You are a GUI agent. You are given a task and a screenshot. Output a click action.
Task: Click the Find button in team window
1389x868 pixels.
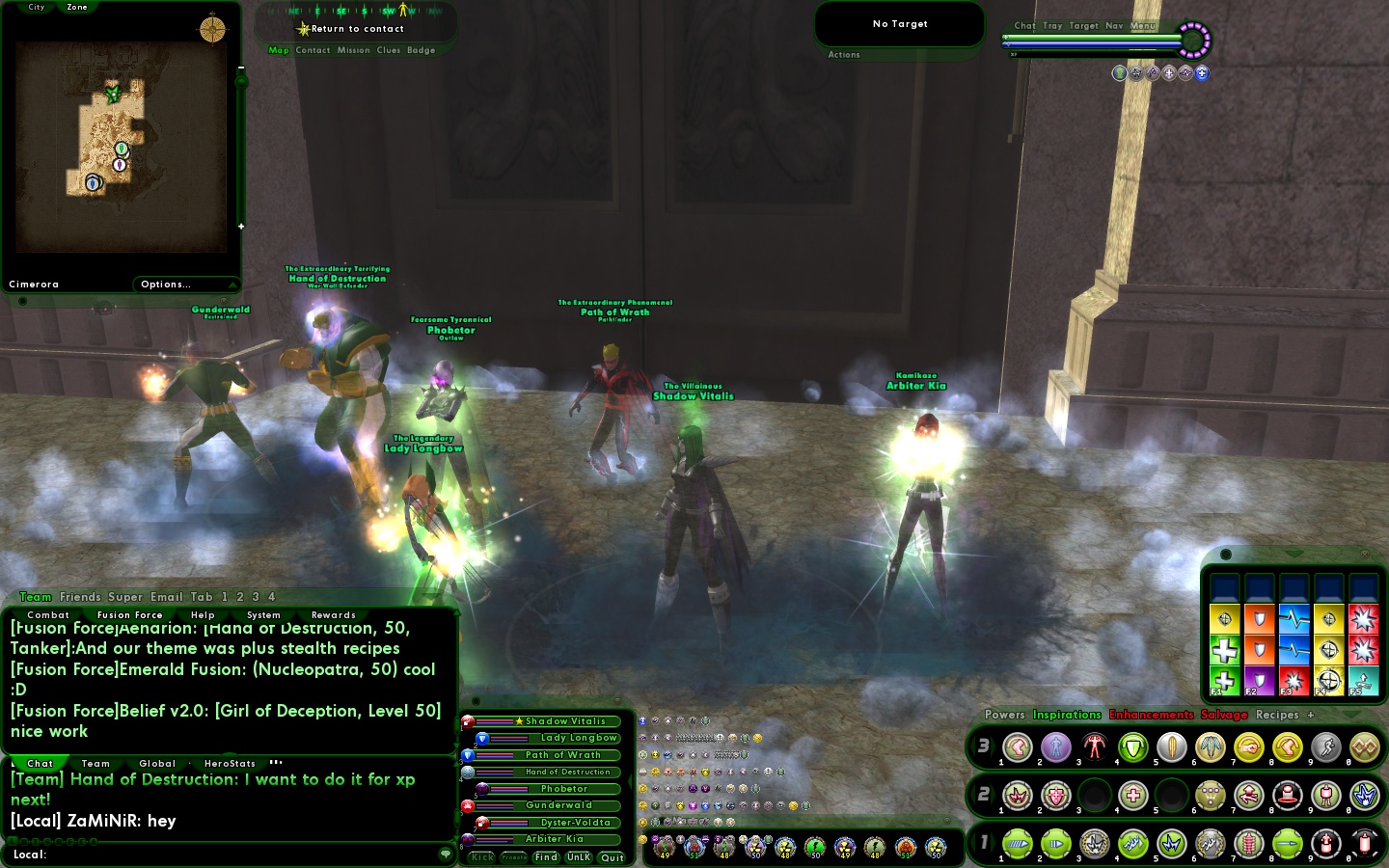click(x=546, y=857)
